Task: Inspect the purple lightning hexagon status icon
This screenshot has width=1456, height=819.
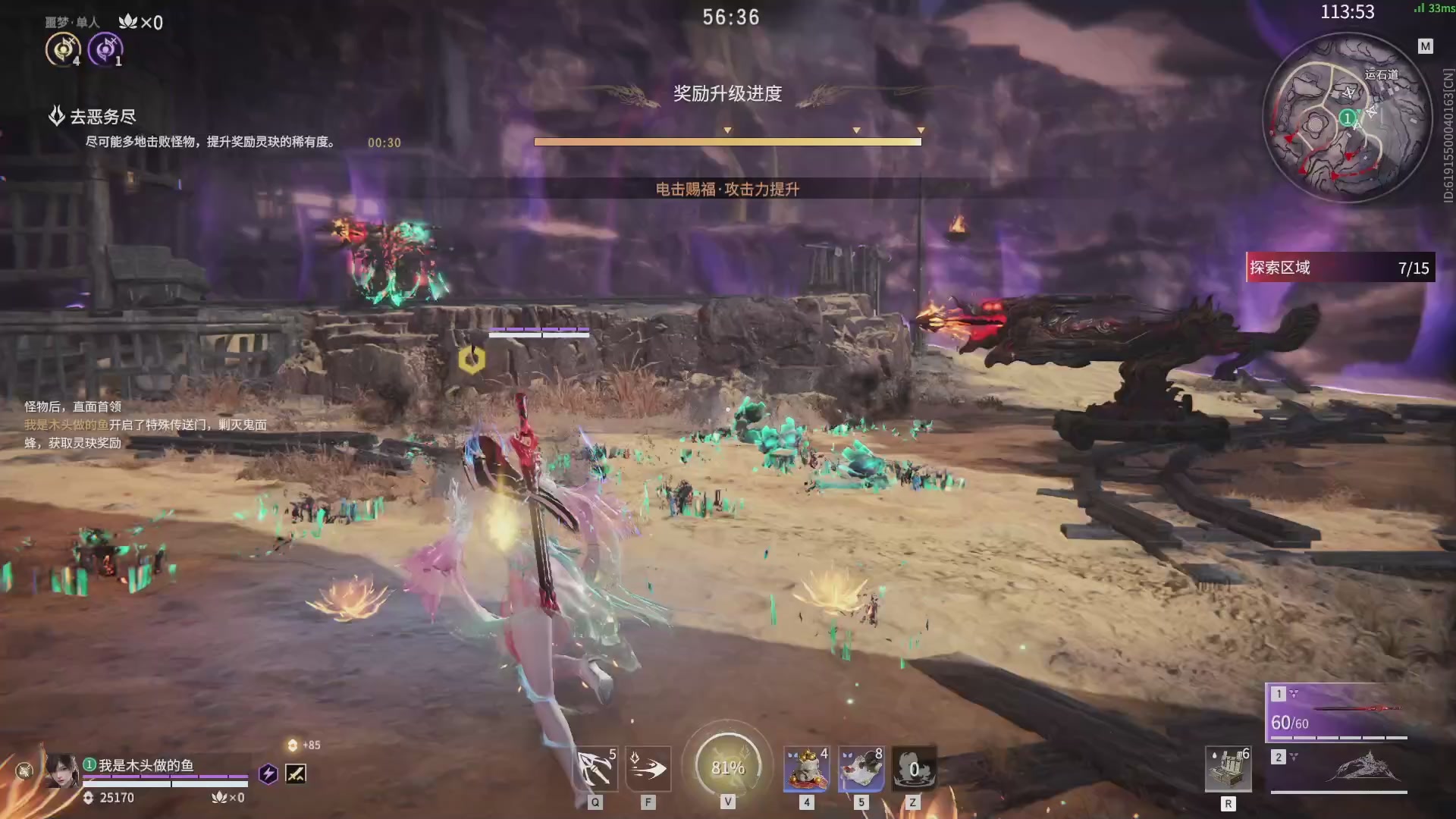Action: 268,773
